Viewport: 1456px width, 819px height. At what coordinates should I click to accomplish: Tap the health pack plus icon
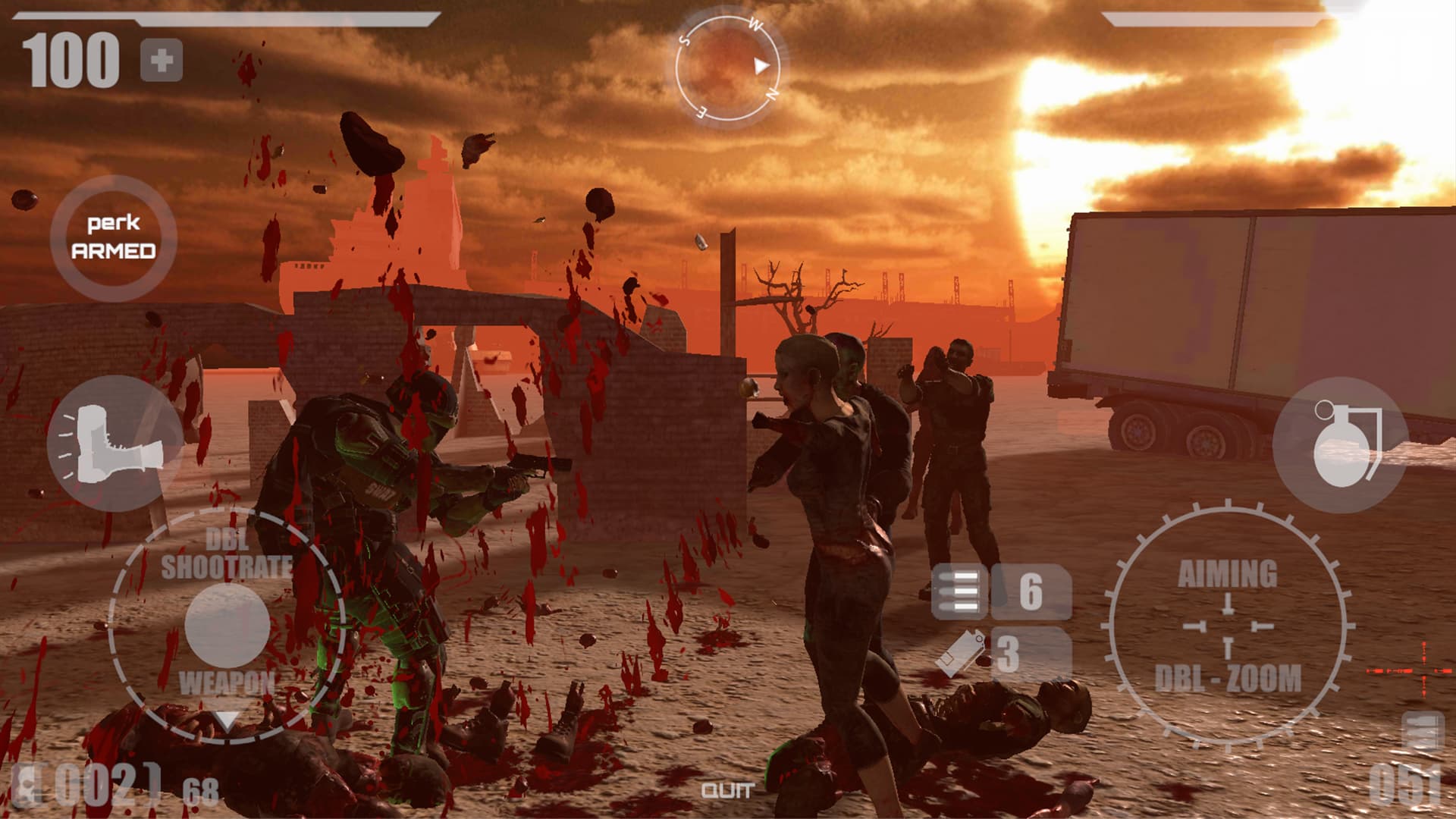[x=162, y=59]
